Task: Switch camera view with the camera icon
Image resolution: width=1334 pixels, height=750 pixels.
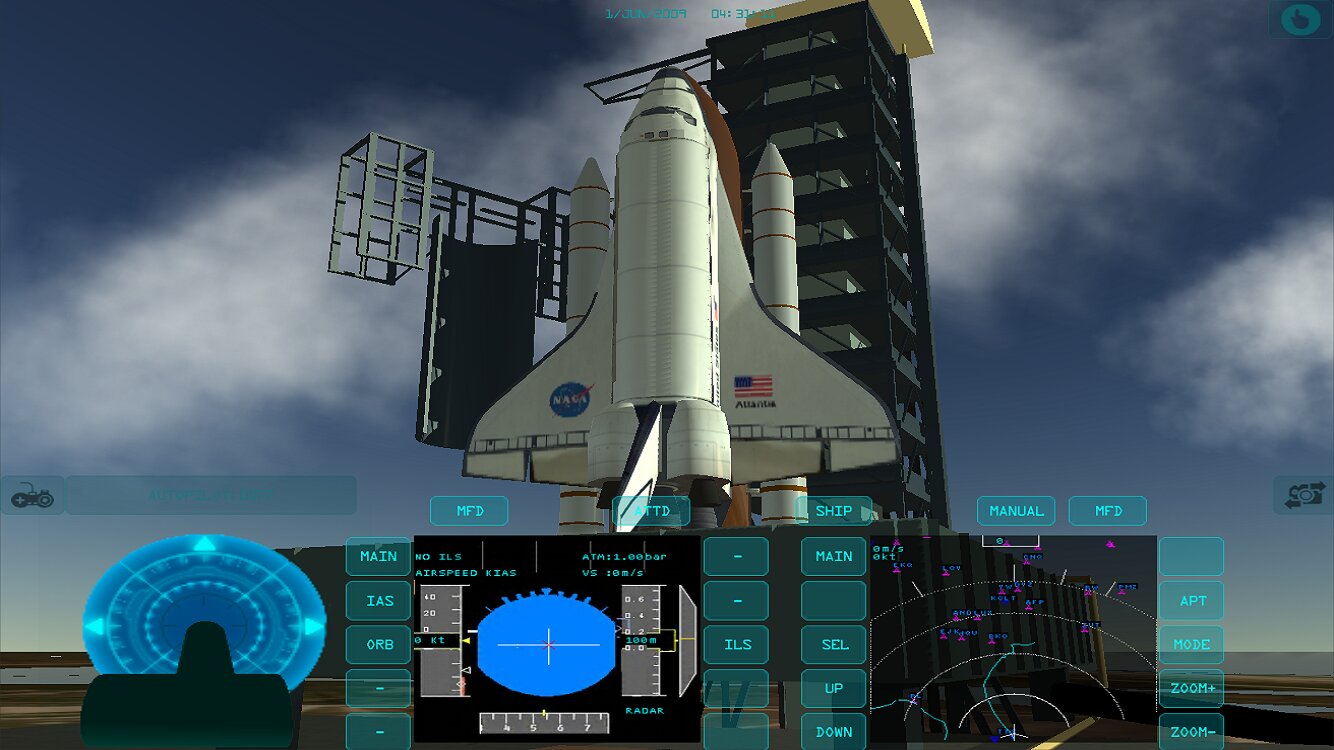Action: [1303, 495]
